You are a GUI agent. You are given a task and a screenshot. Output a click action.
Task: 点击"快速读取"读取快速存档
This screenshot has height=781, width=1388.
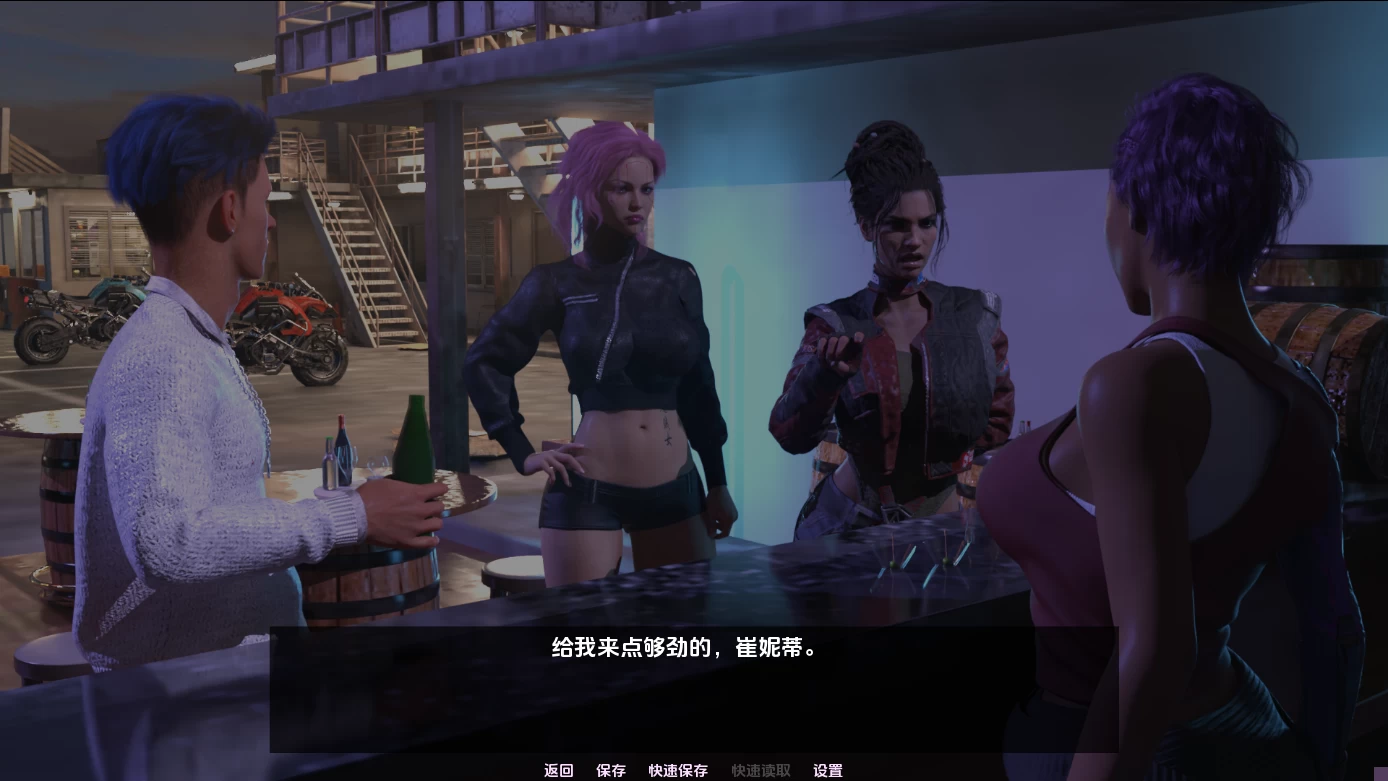click(x=761, y=770)
